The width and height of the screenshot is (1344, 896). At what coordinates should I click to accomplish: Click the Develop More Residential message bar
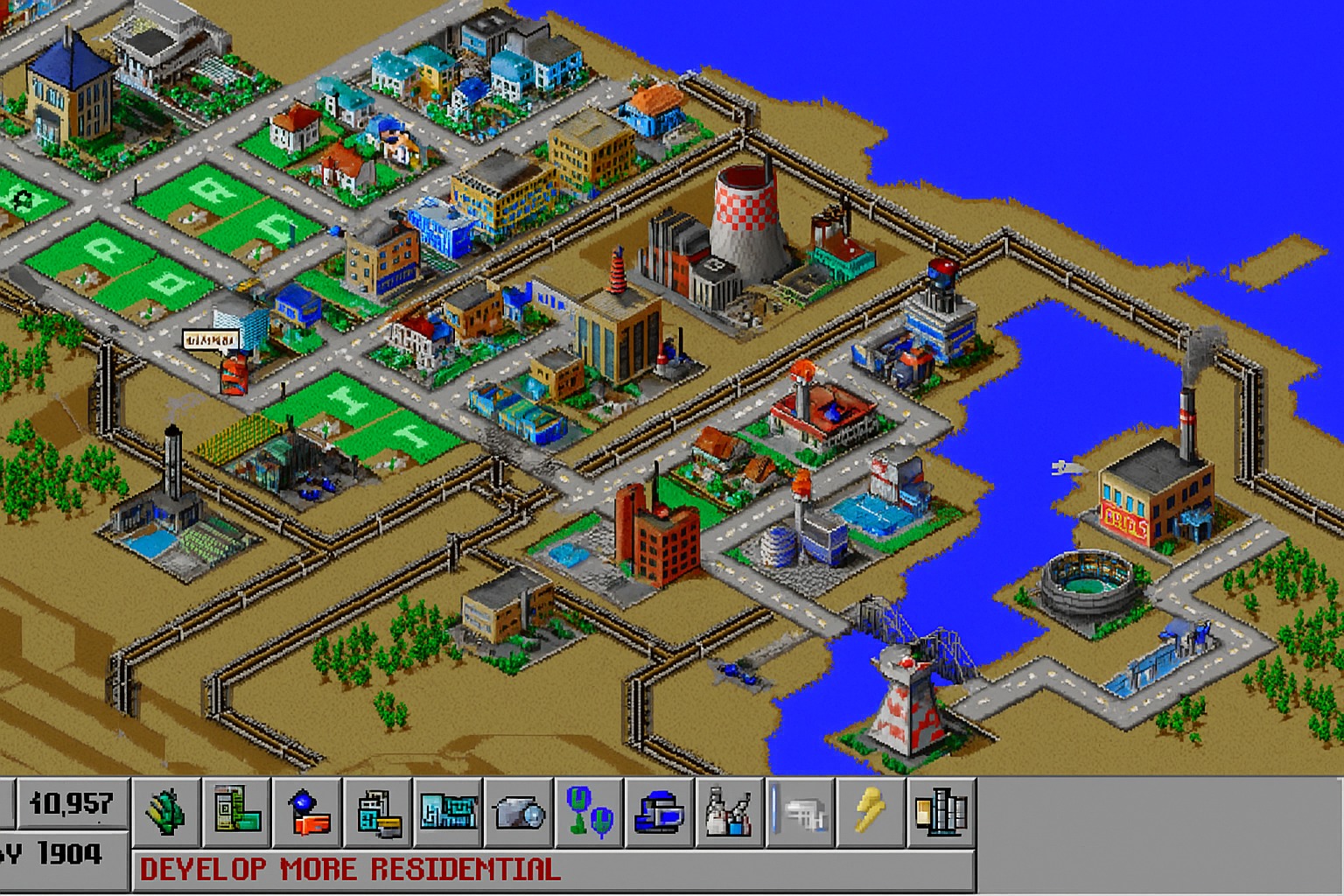coord(553,870)
